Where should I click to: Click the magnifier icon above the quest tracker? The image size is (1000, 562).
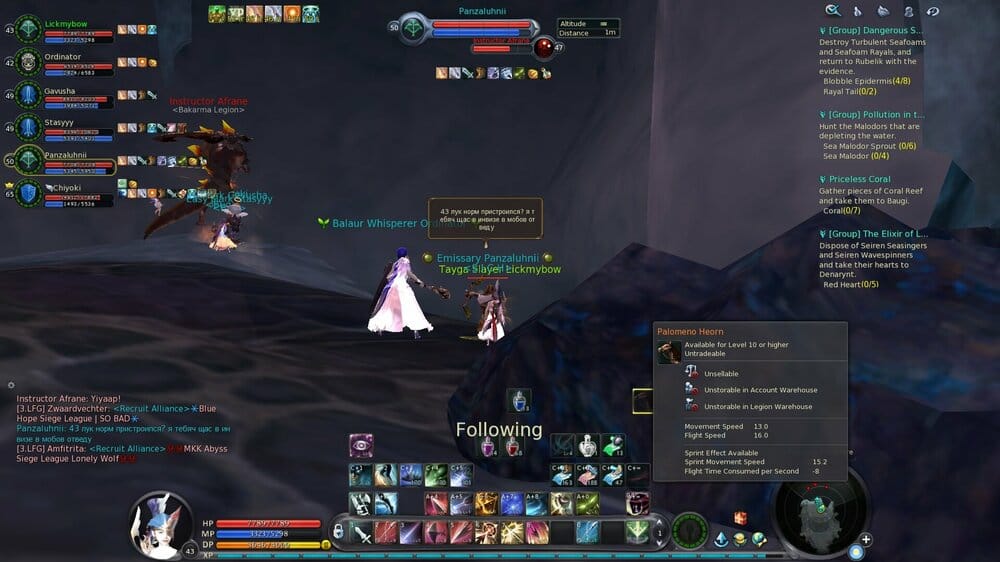(x=832, y=11)
